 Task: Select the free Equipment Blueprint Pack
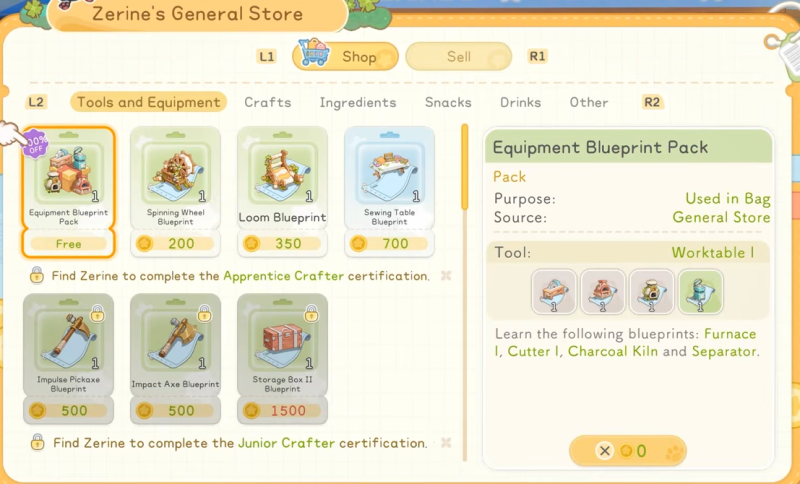68,191
